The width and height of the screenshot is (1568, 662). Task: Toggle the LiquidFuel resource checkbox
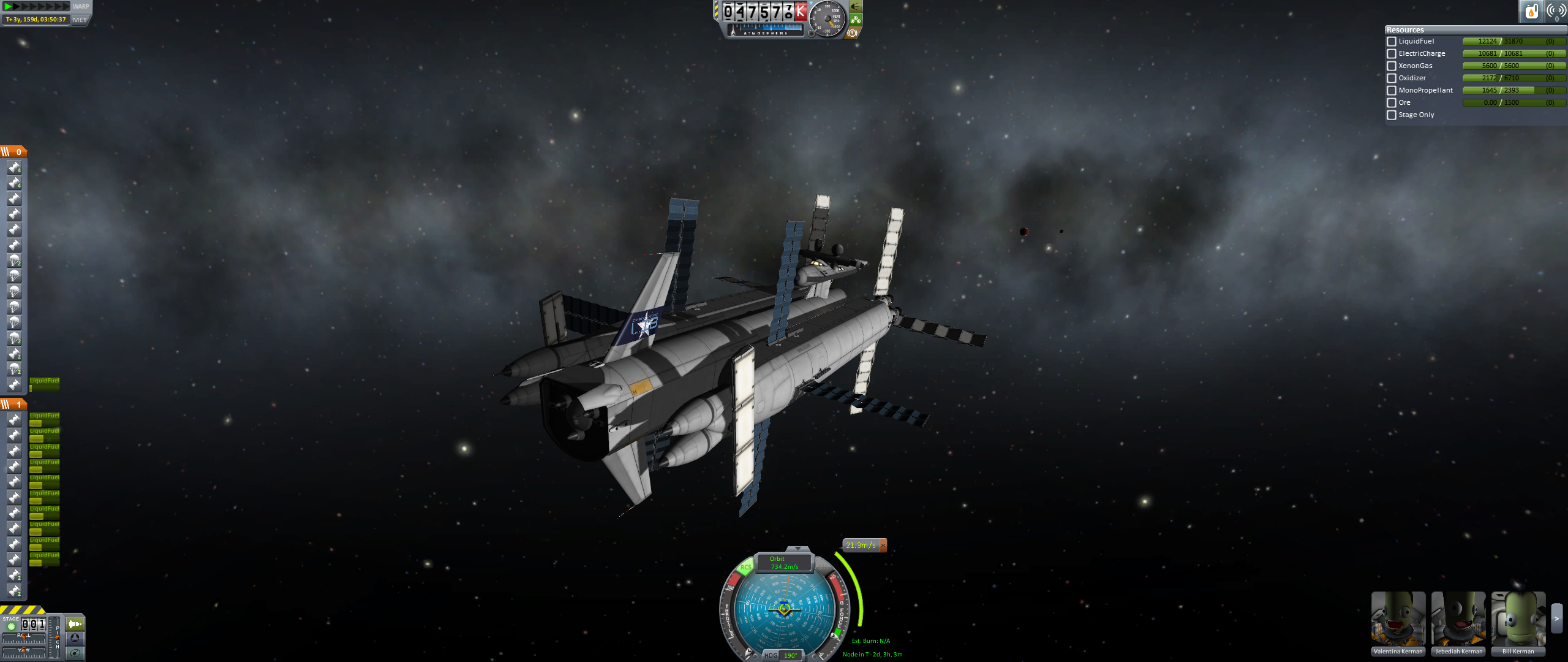[1392, 42]
